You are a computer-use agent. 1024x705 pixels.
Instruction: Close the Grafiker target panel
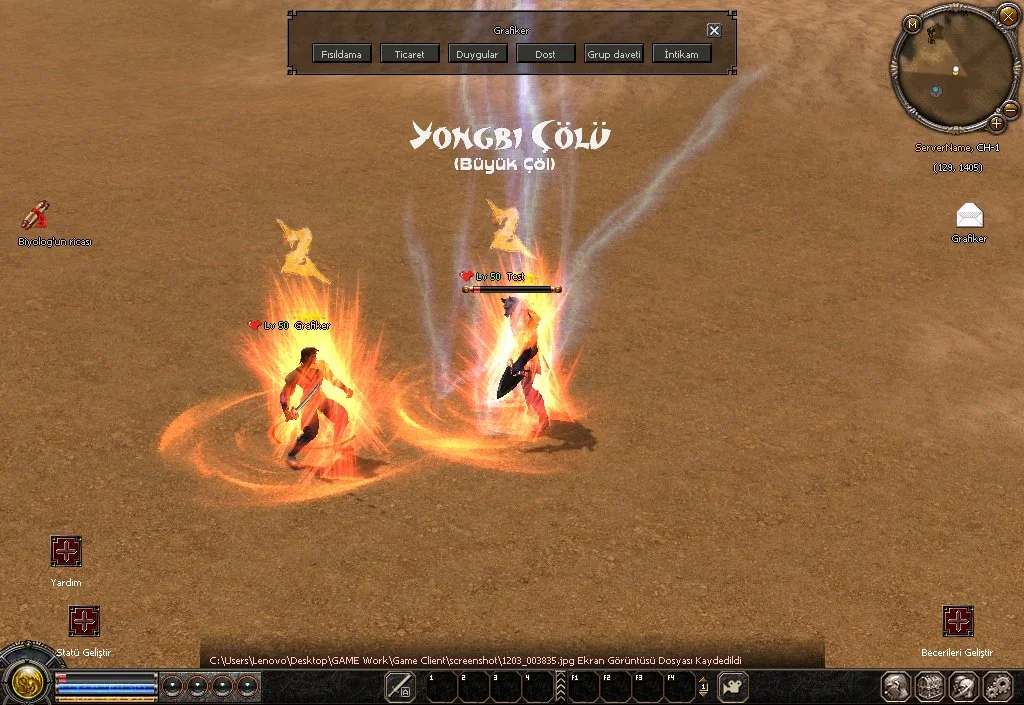click(x=714, y=30)
